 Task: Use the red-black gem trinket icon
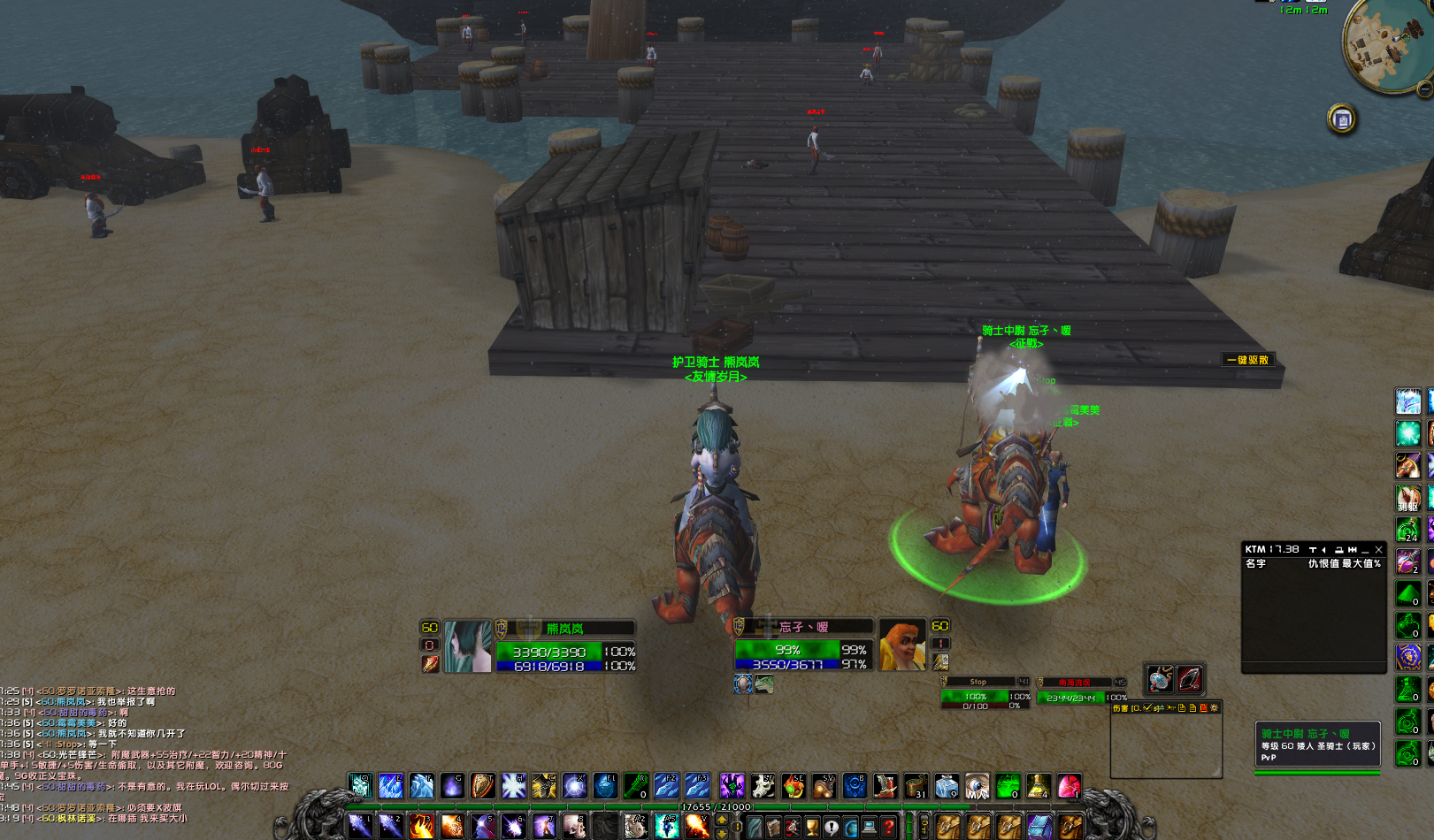click(x=1189, y=678)
